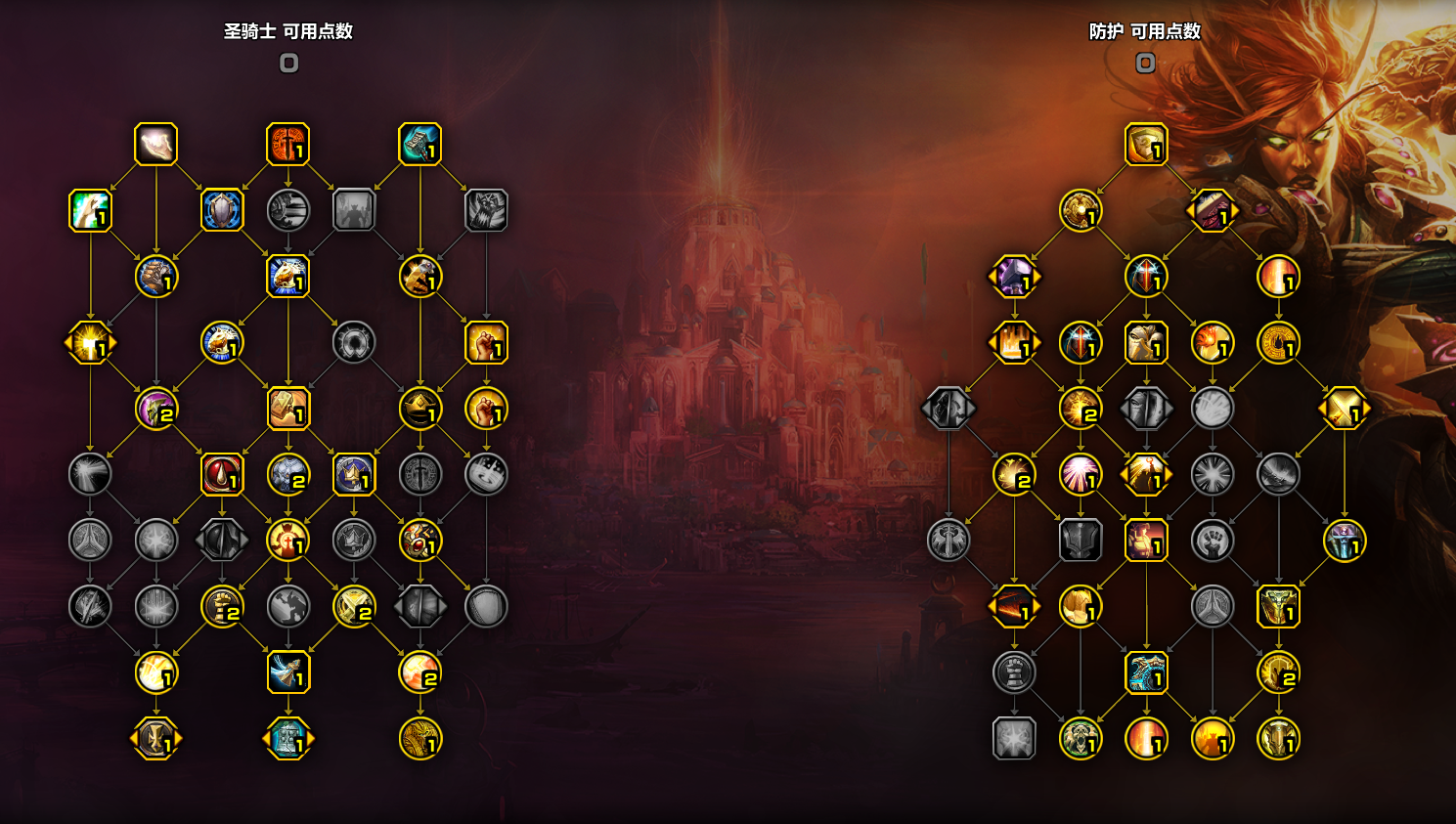Enable the grayed-out horseshoe talent node
This screenshot has width=1456, height=824.
(355, 343)
